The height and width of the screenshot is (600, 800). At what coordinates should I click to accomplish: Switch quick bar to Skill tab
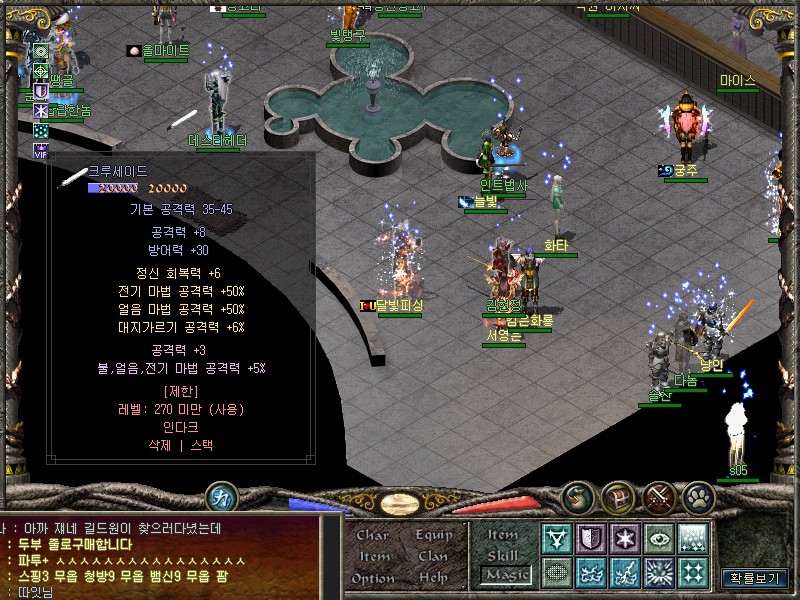503,555
